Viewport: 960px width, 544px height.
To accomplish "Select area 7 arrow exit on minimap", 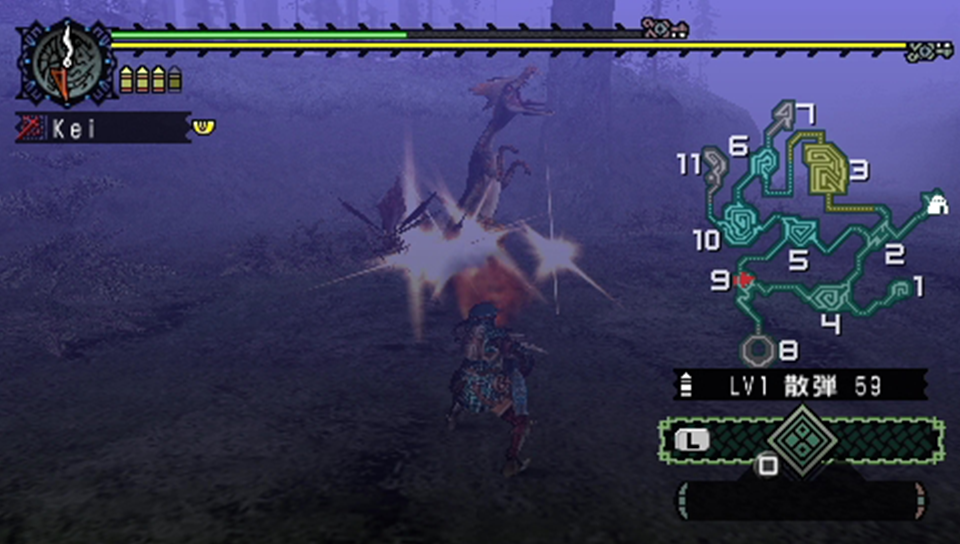I will tap(785, 120).
